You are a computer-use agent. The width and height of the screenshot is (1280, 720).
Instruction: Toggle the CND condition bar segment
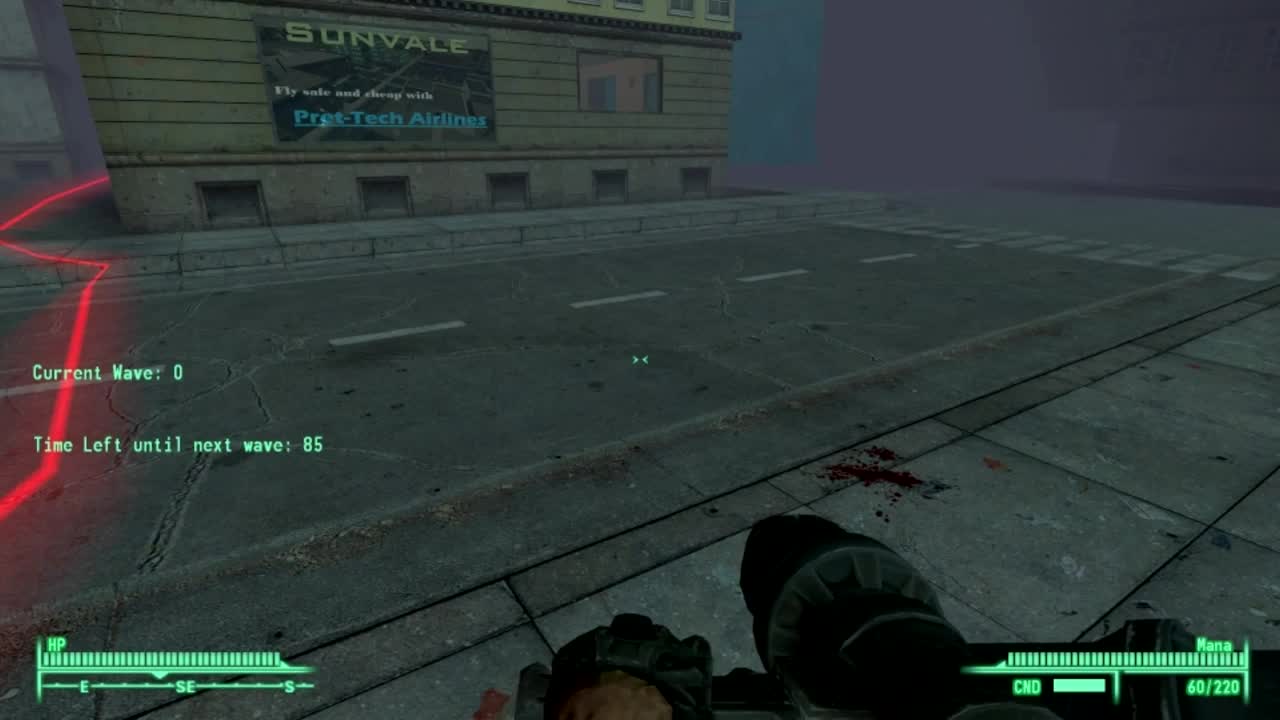[x=1079, y=686]
